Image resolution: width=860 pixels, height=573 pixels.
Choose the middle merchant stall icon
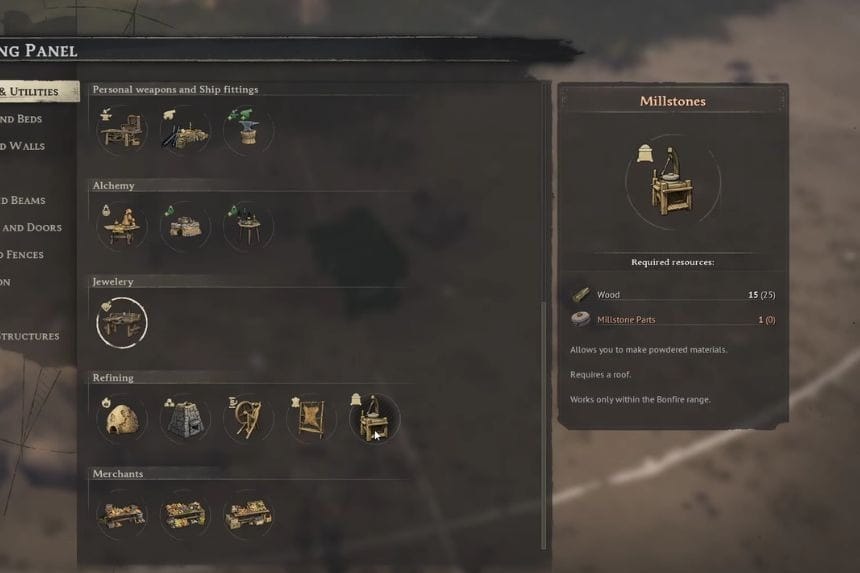[x=185, y=514]
